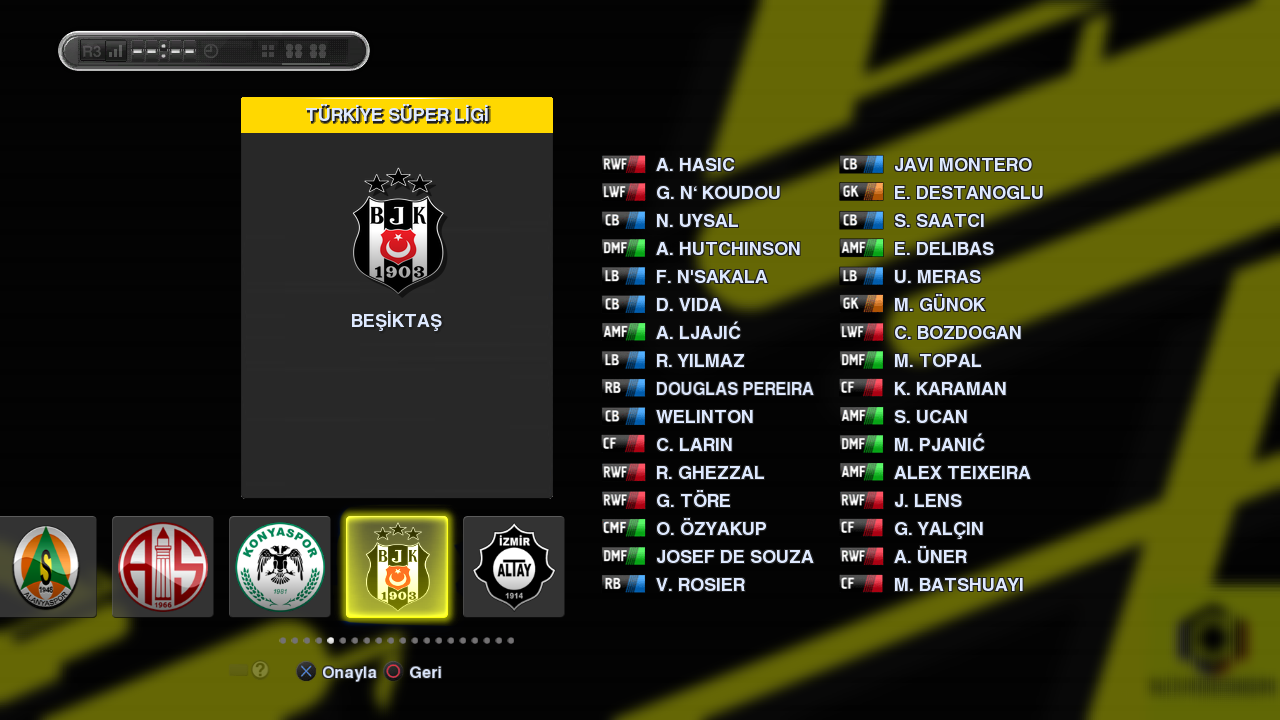Select M. Pjanić from the roster
Image resolution: width=1280 pixels, height=720 pixels.
(939, 445)
